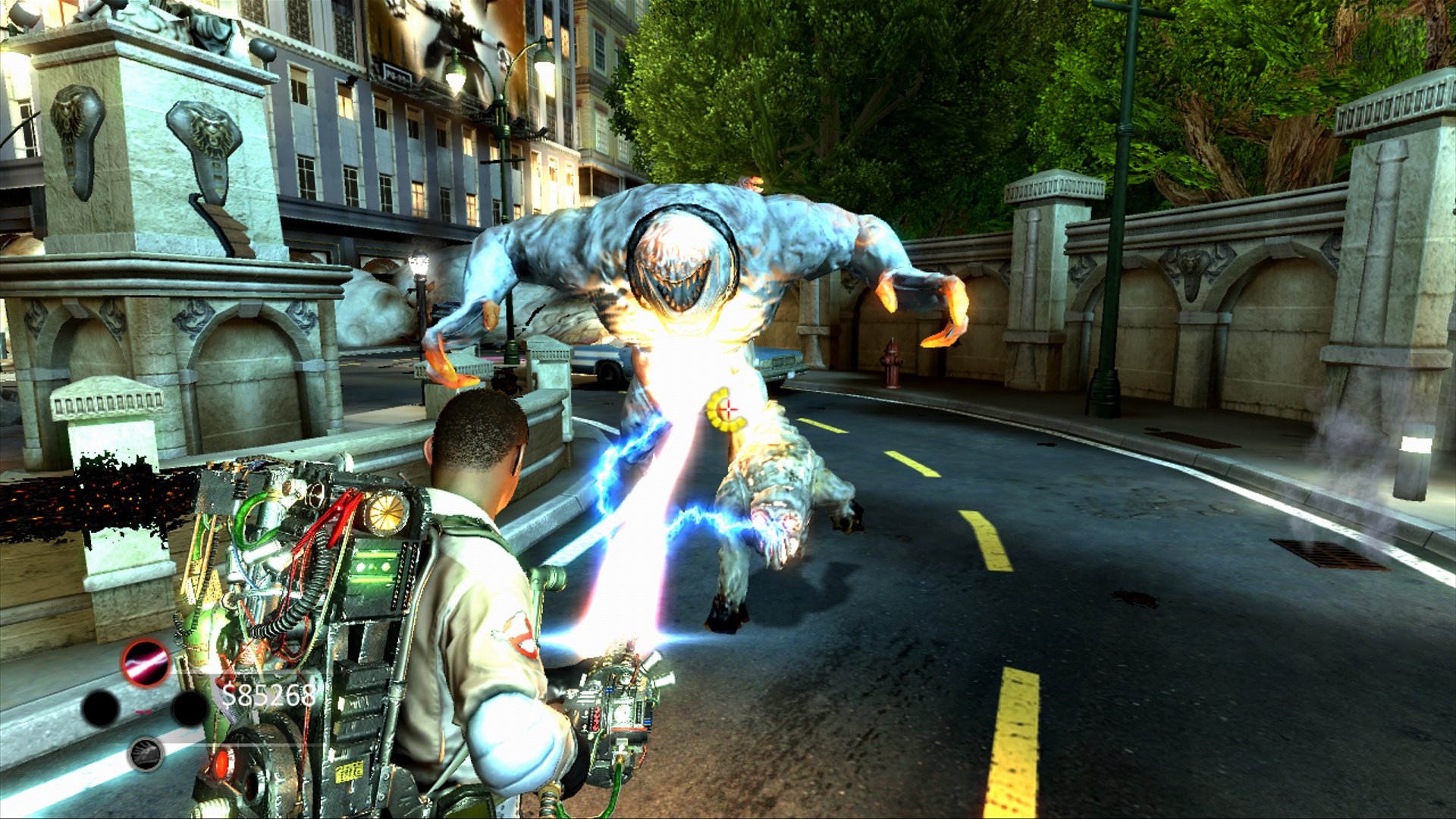The width and height of the screenshot is (1456, 819).
Task: Choose the grey weapon icon below the selector
Action: click(x=146, y=754)
